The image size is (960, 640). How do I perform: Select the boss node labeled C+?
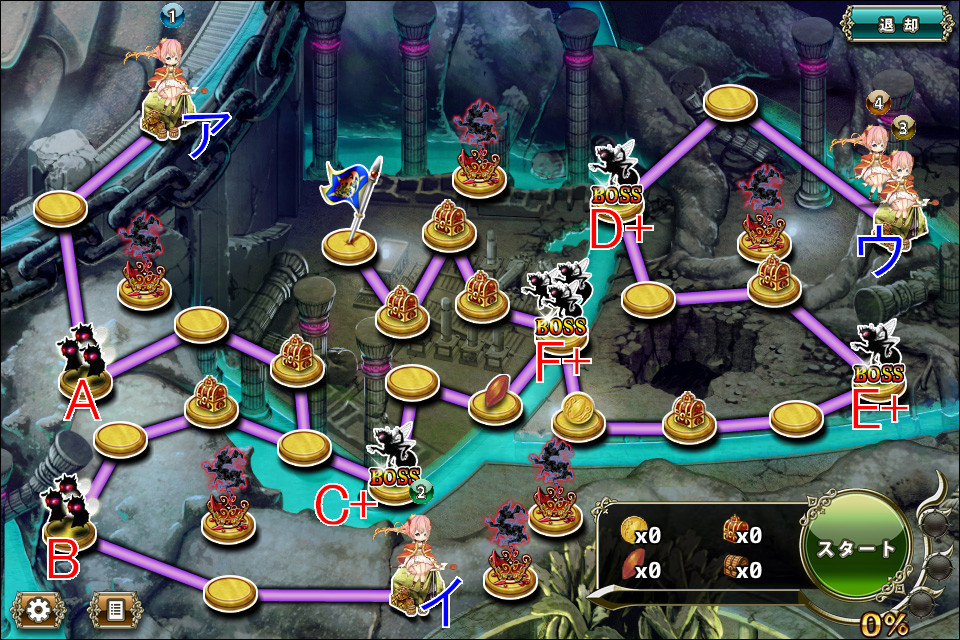(393, 460)
